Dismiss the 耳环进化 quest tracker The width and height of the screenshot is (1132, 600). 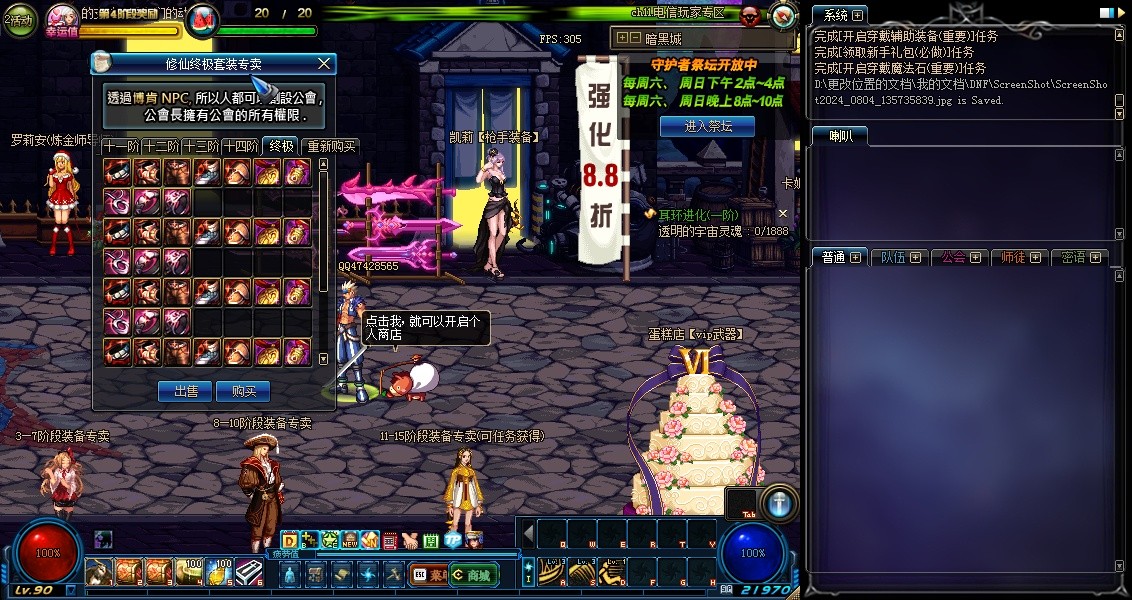pyautogui.click(x=783, y=213)
